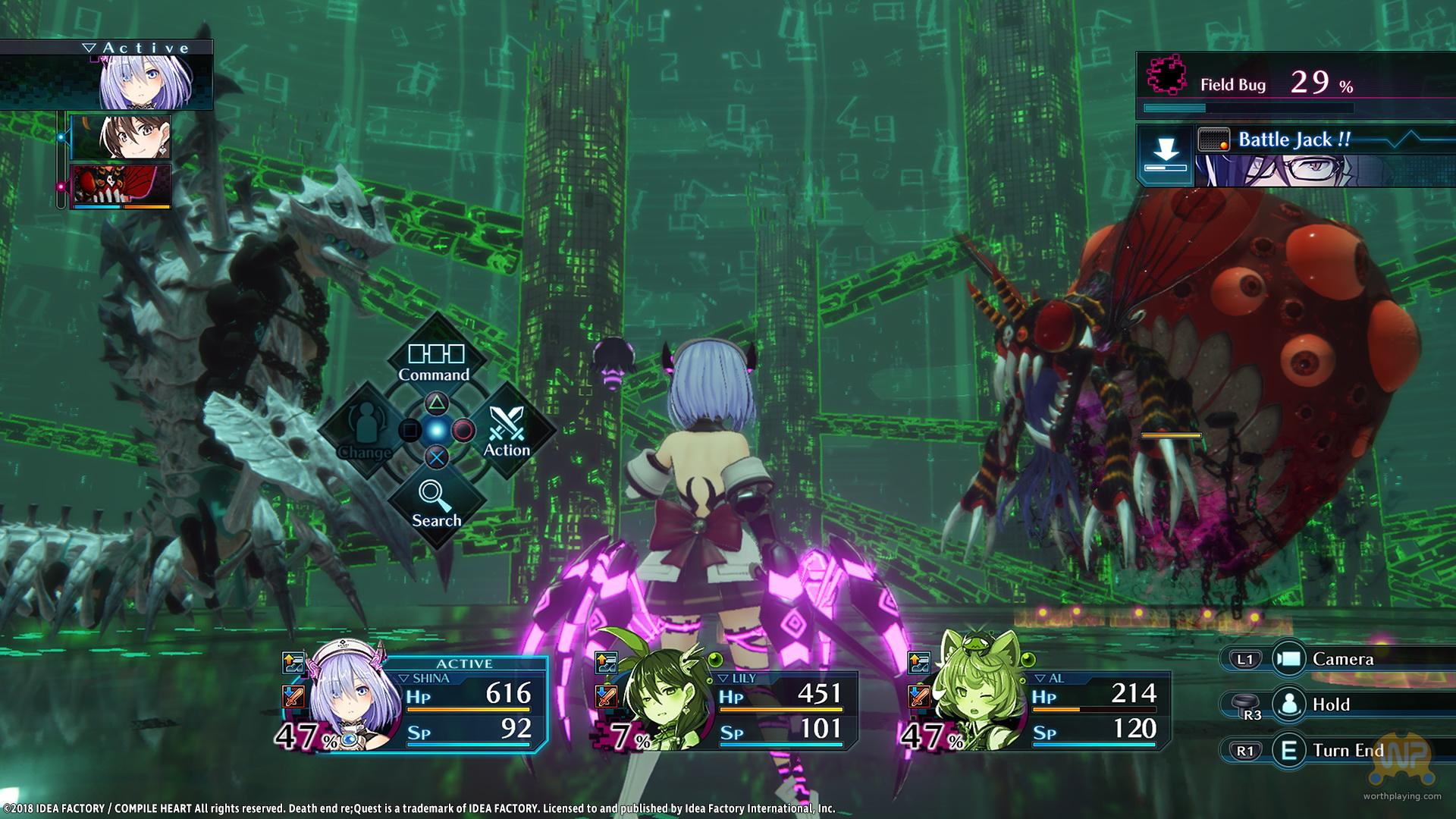
Task: Choose the Action crossed-swords option
Action: click(507, 431)
